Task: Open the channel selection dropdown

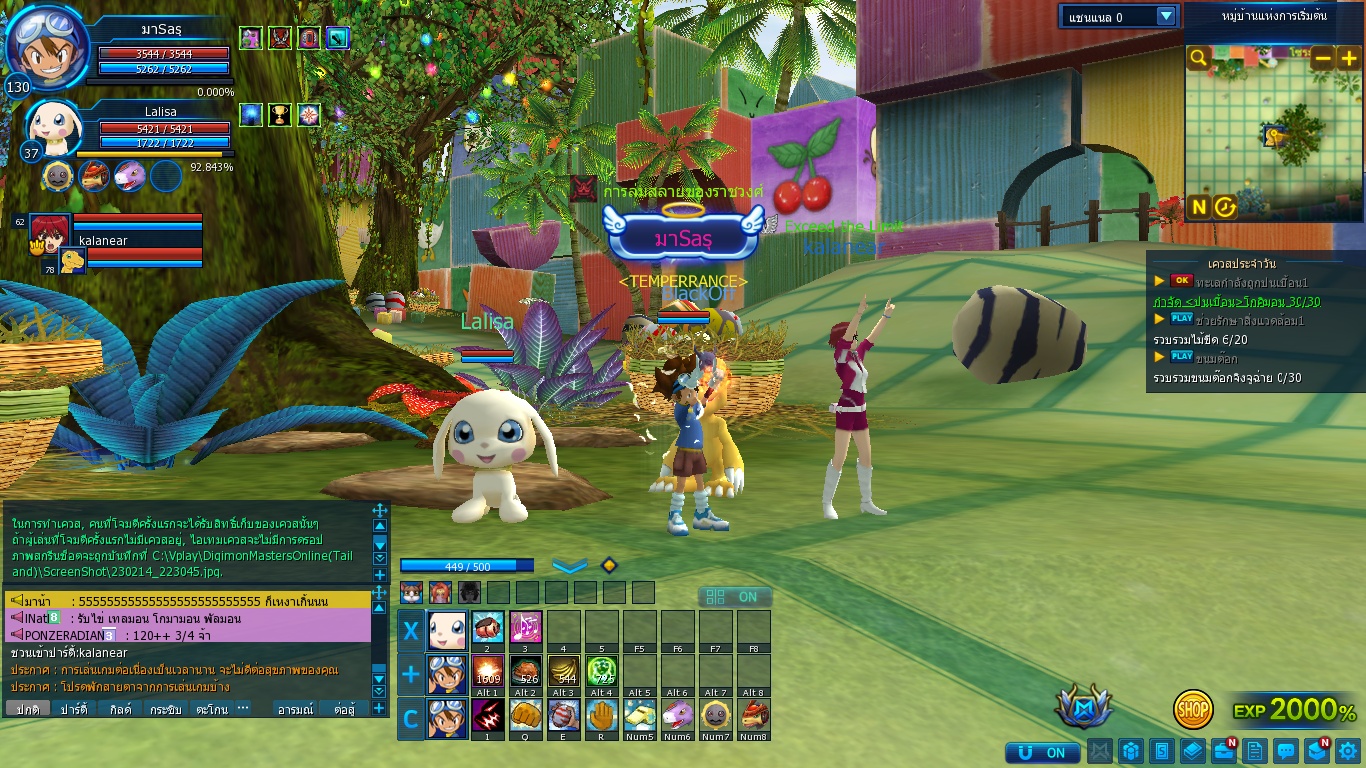Action: (x=1166, y=16)
